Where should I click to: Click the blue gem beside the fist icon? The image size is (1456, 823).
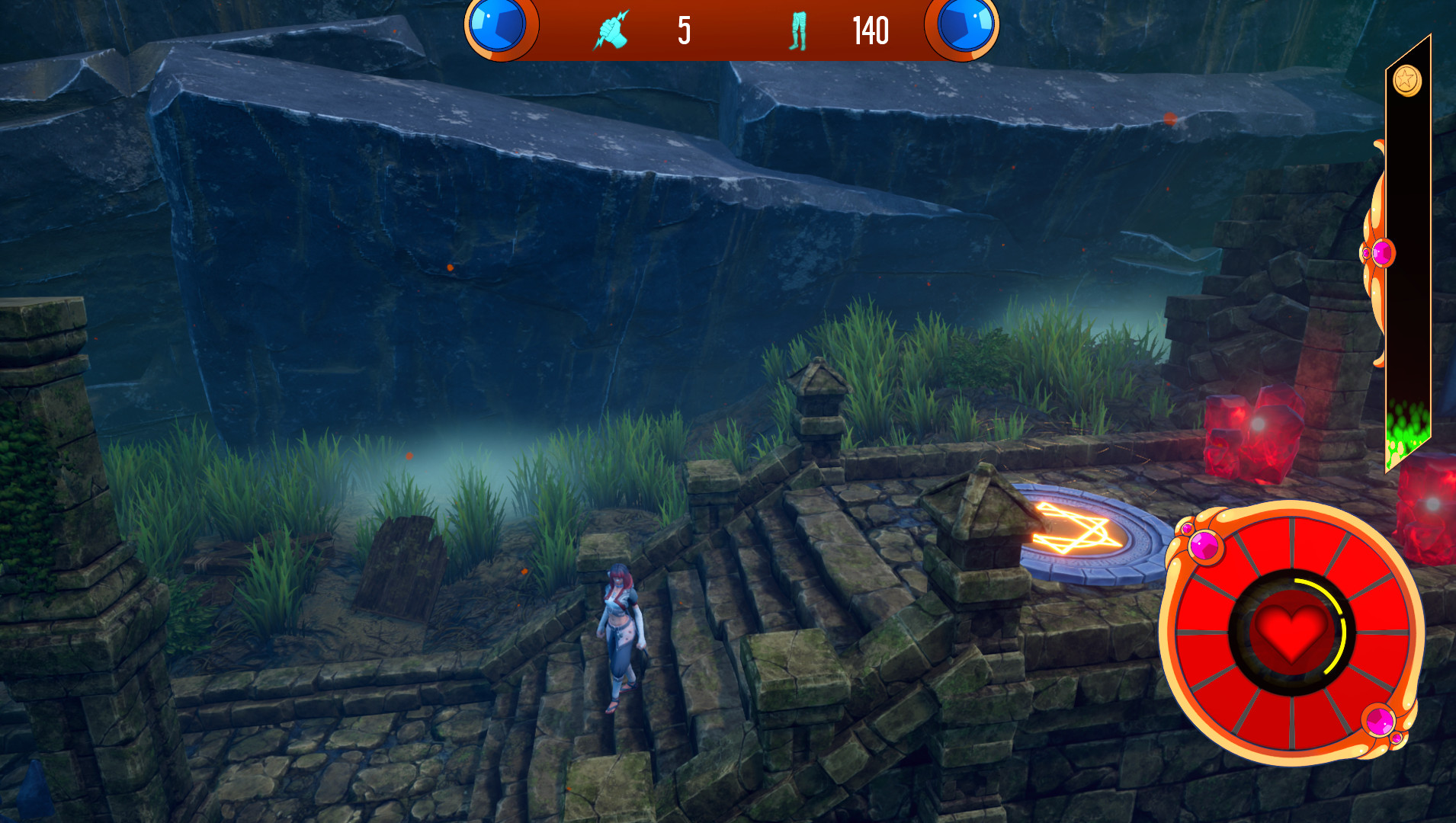[x=498, y=24]
